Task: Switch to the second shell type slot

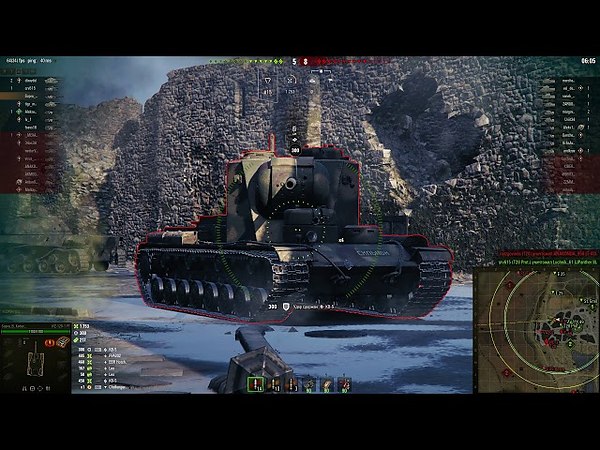Action: click(273, 384)
